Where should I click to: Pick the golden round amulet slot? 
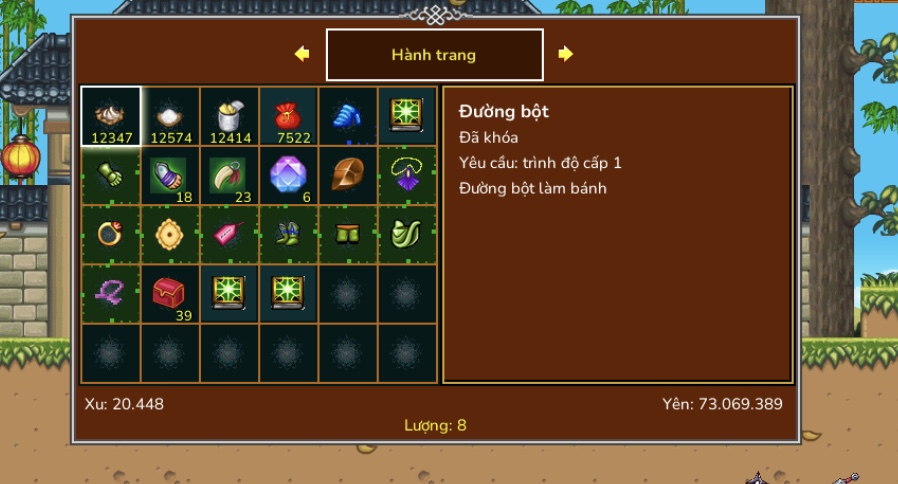coord(170,234)
